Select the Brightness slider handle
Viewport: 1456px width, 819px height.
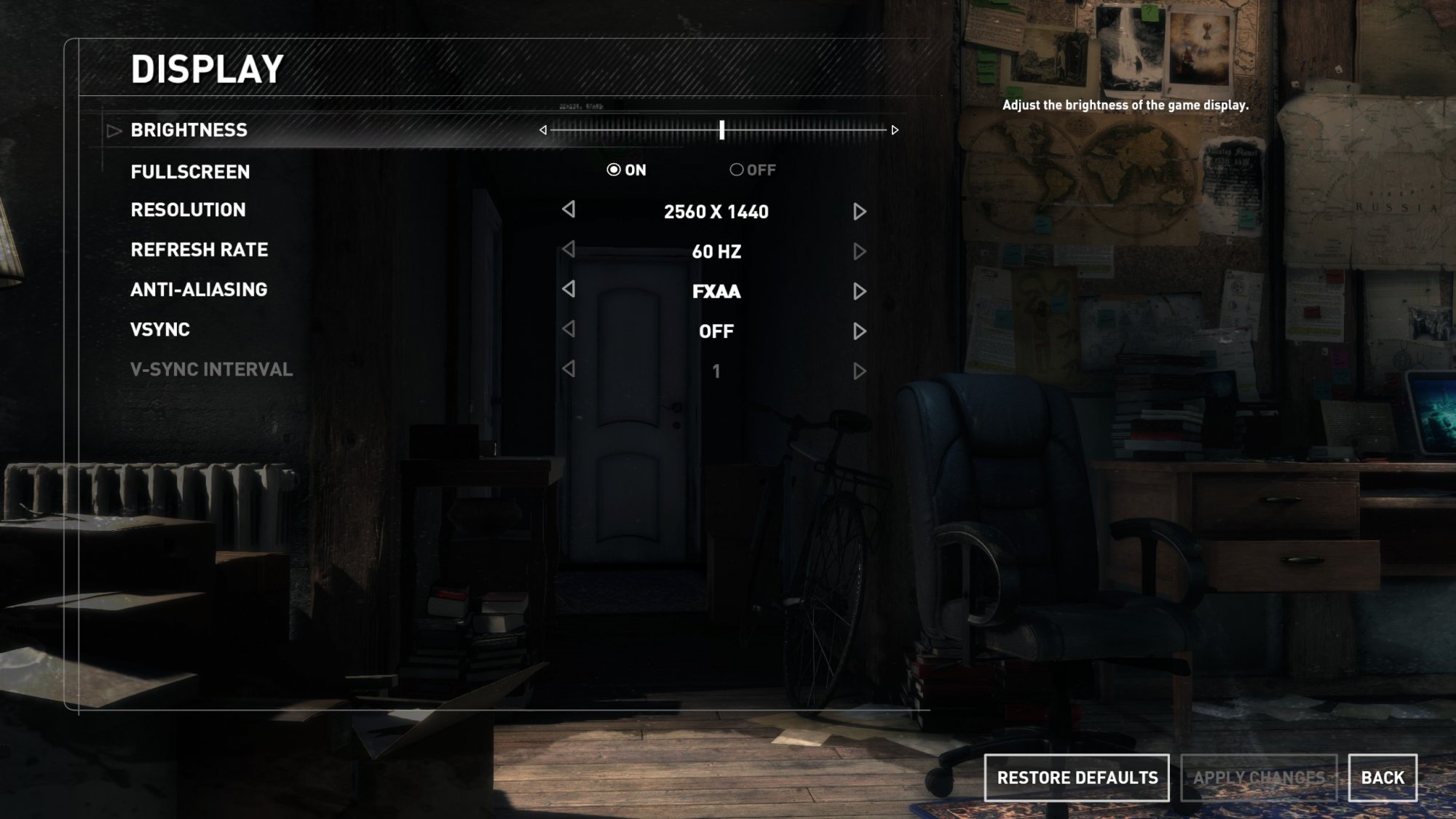pos(721,130)
